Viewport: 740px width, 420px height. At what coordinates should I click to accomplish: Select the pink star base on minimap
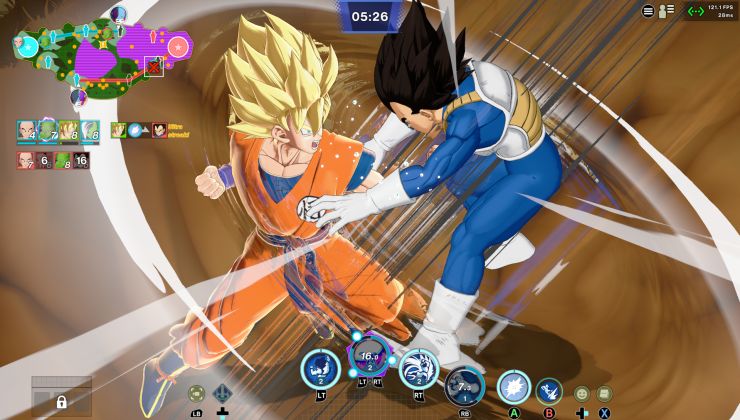pos(177,46)
